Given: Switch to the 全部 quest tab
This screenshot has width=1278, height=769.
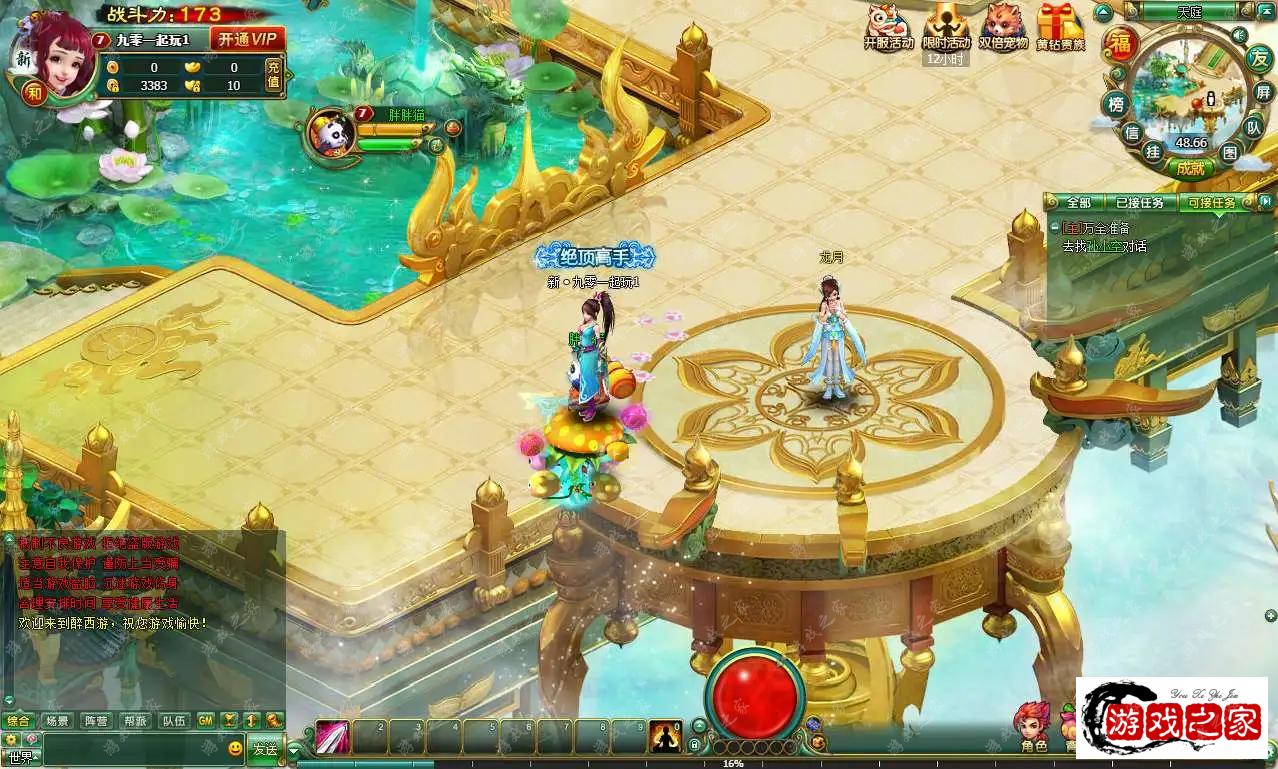Looking at the screenshot, I should pos(1078,203).
